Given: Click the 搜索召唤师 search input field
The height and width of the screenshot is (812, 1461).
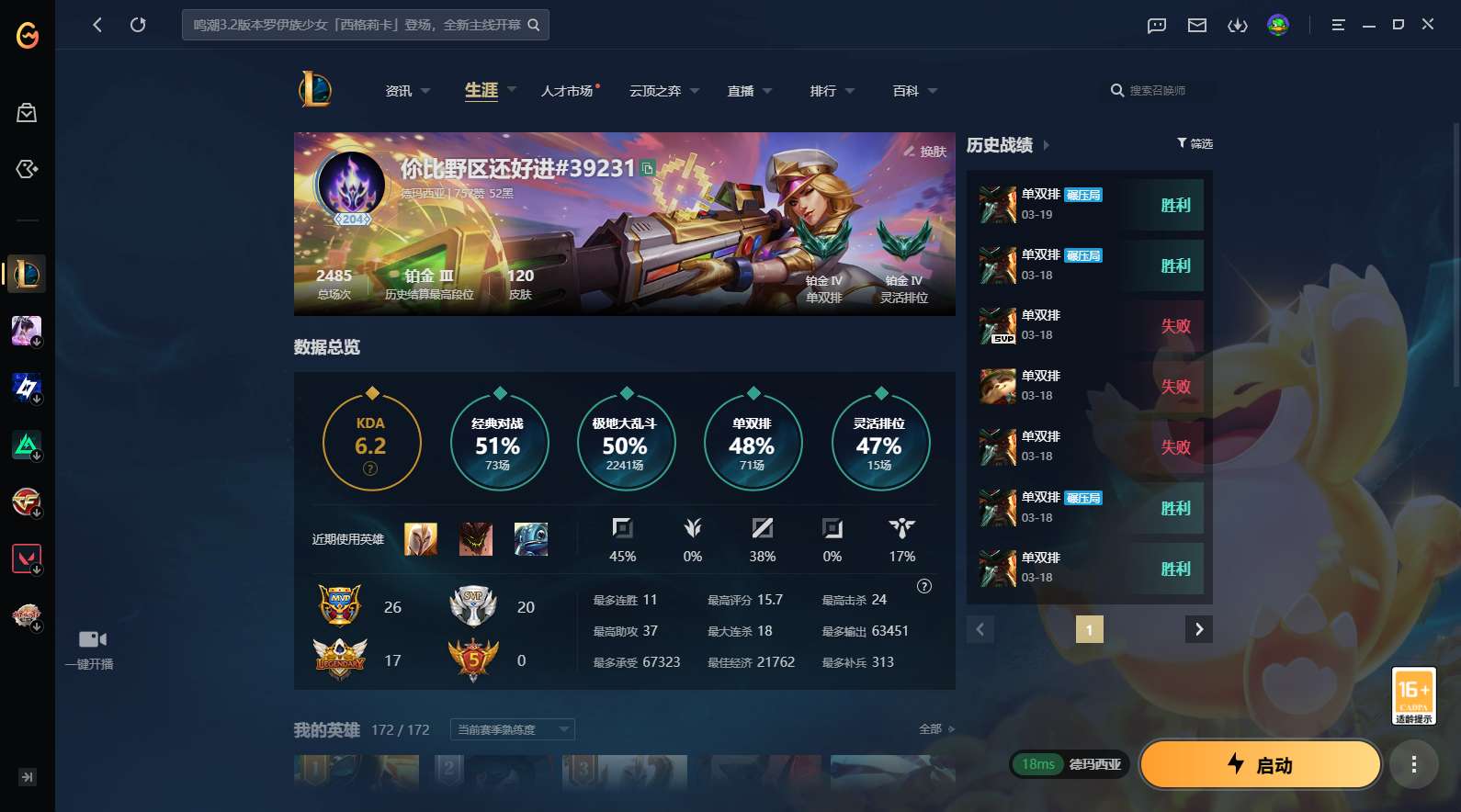Looking at the screenshot, I should click(1160, 91).
